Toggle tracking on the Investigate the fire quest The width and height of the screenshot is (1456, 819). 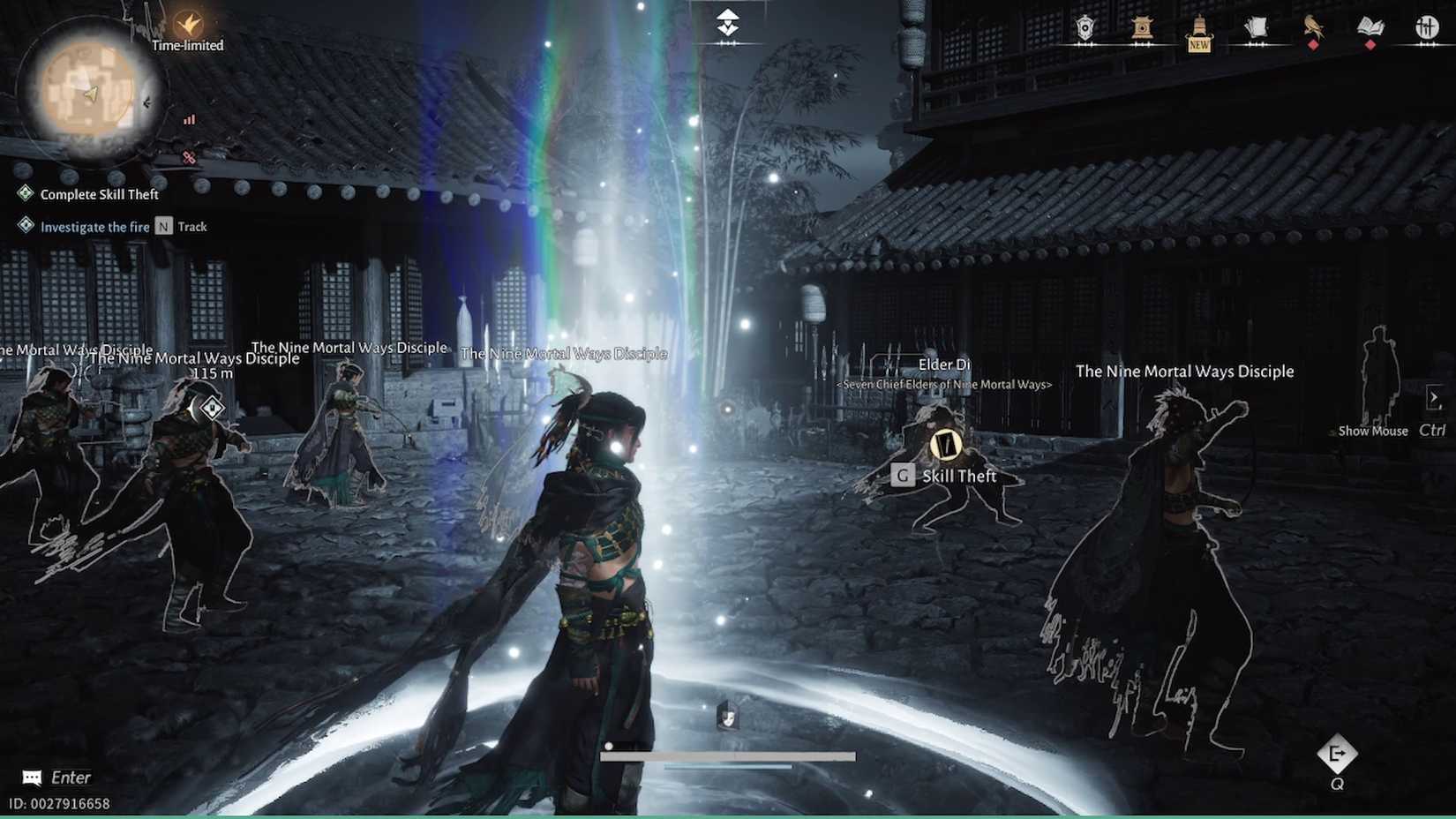pos(163,226)
